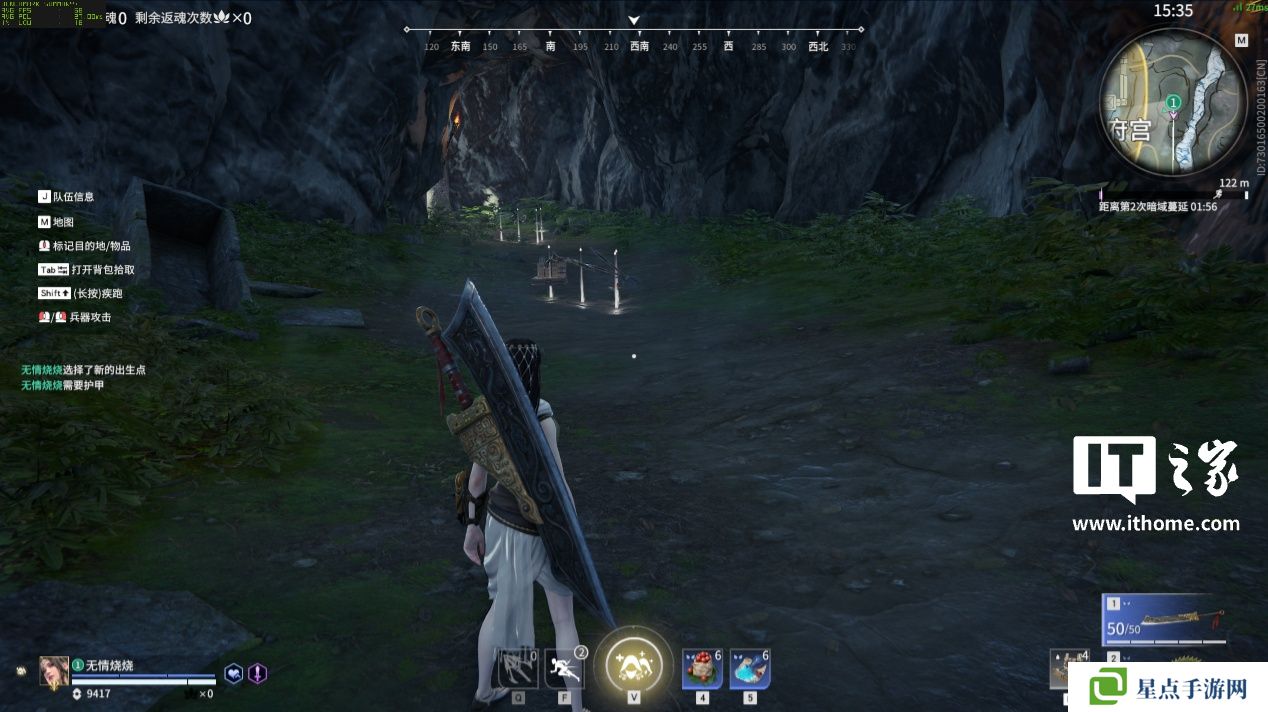Open the circular minimap
1268x712 pixels.
pyautogui.click(x=1174, y=101)
